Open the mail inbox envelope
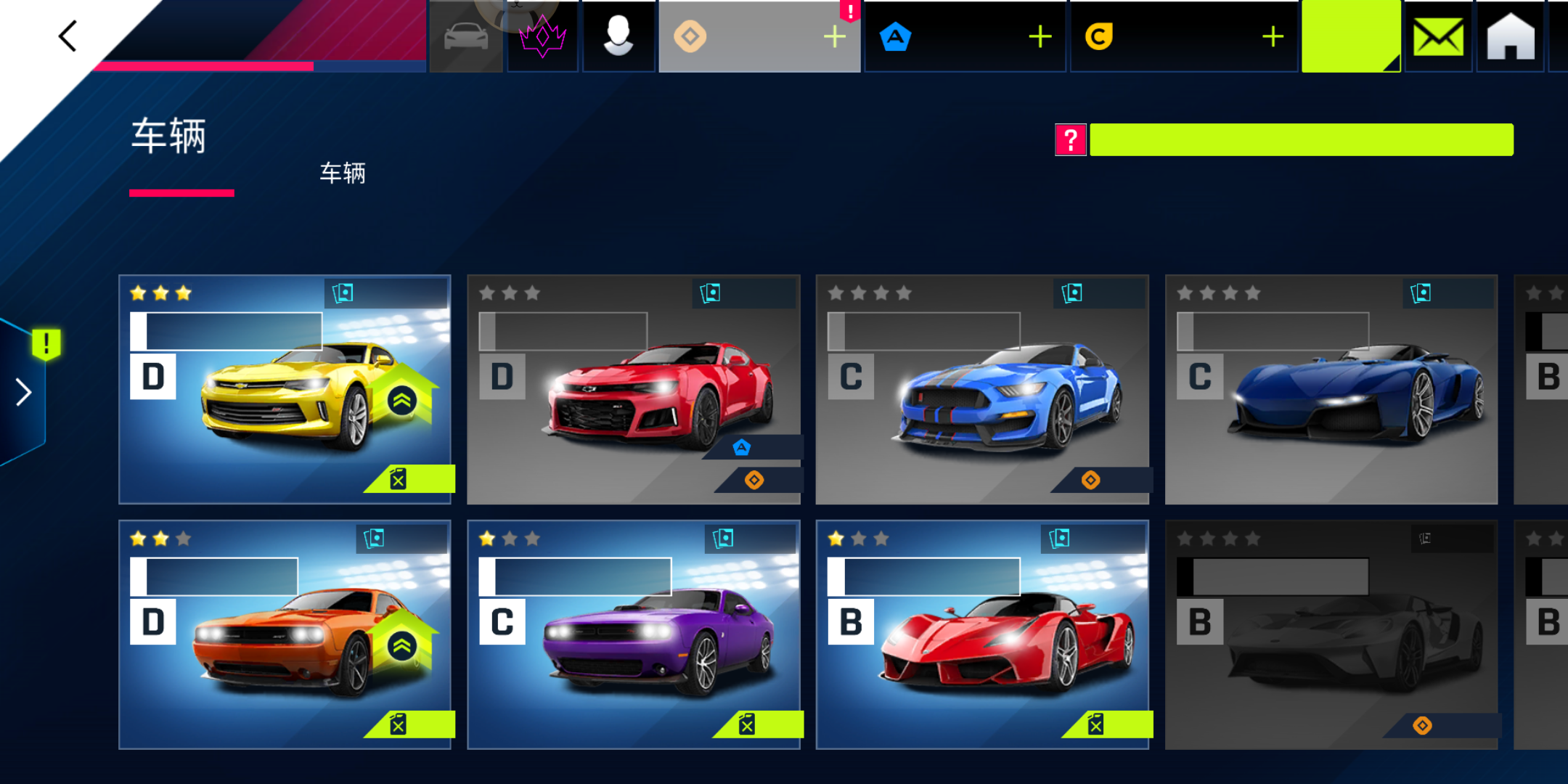 tap(1438, 36)
